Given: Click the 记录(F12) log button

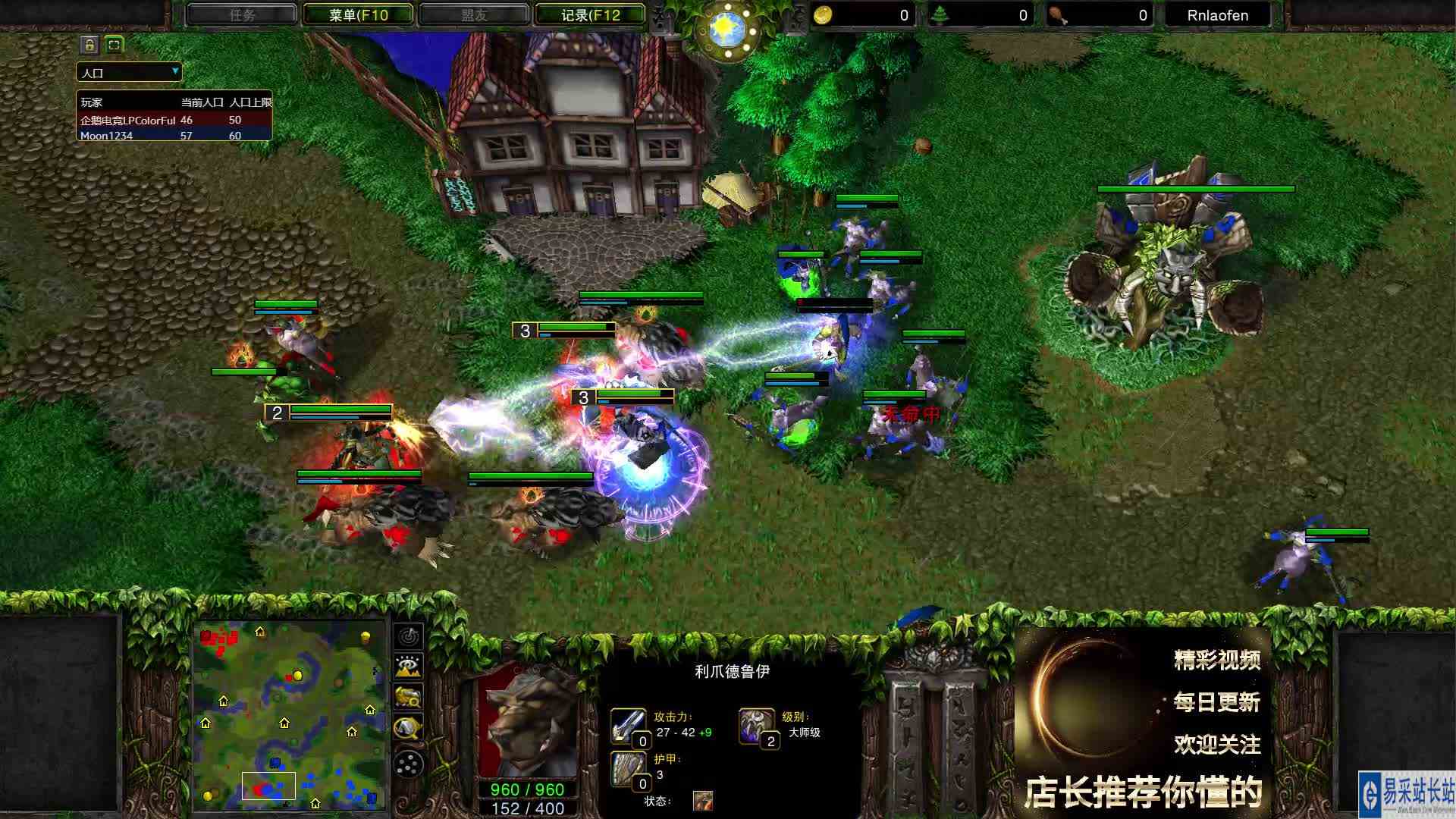Looking at the screenshot, I should pos(589,14).
